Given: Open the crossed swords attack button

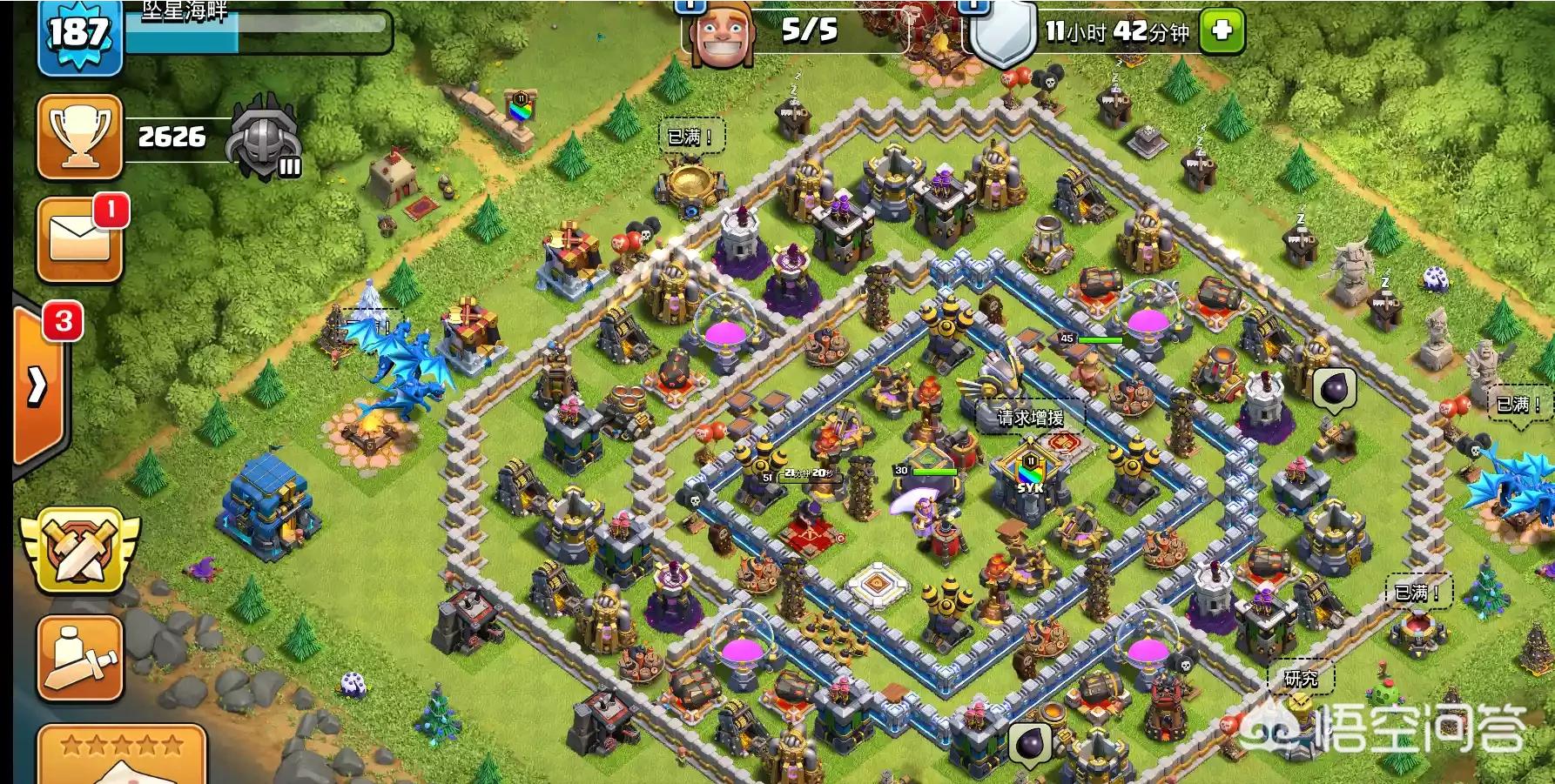Looking at the screenshot, I should (x=79, y=550).
